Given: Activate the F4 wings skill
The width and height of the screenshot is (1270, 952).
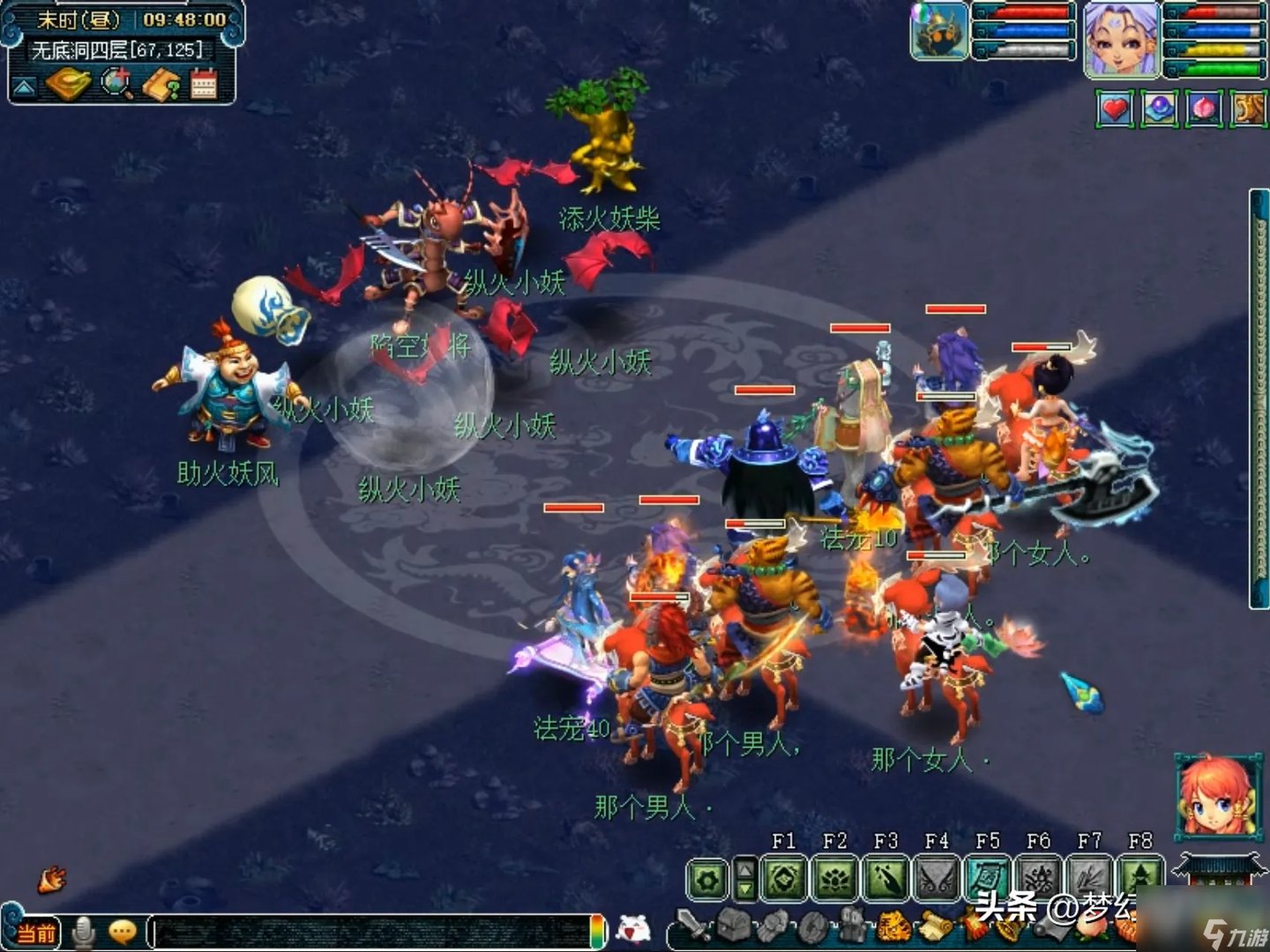Looking at the screenshot, I should pyautogui.click(x=937, y=879).
